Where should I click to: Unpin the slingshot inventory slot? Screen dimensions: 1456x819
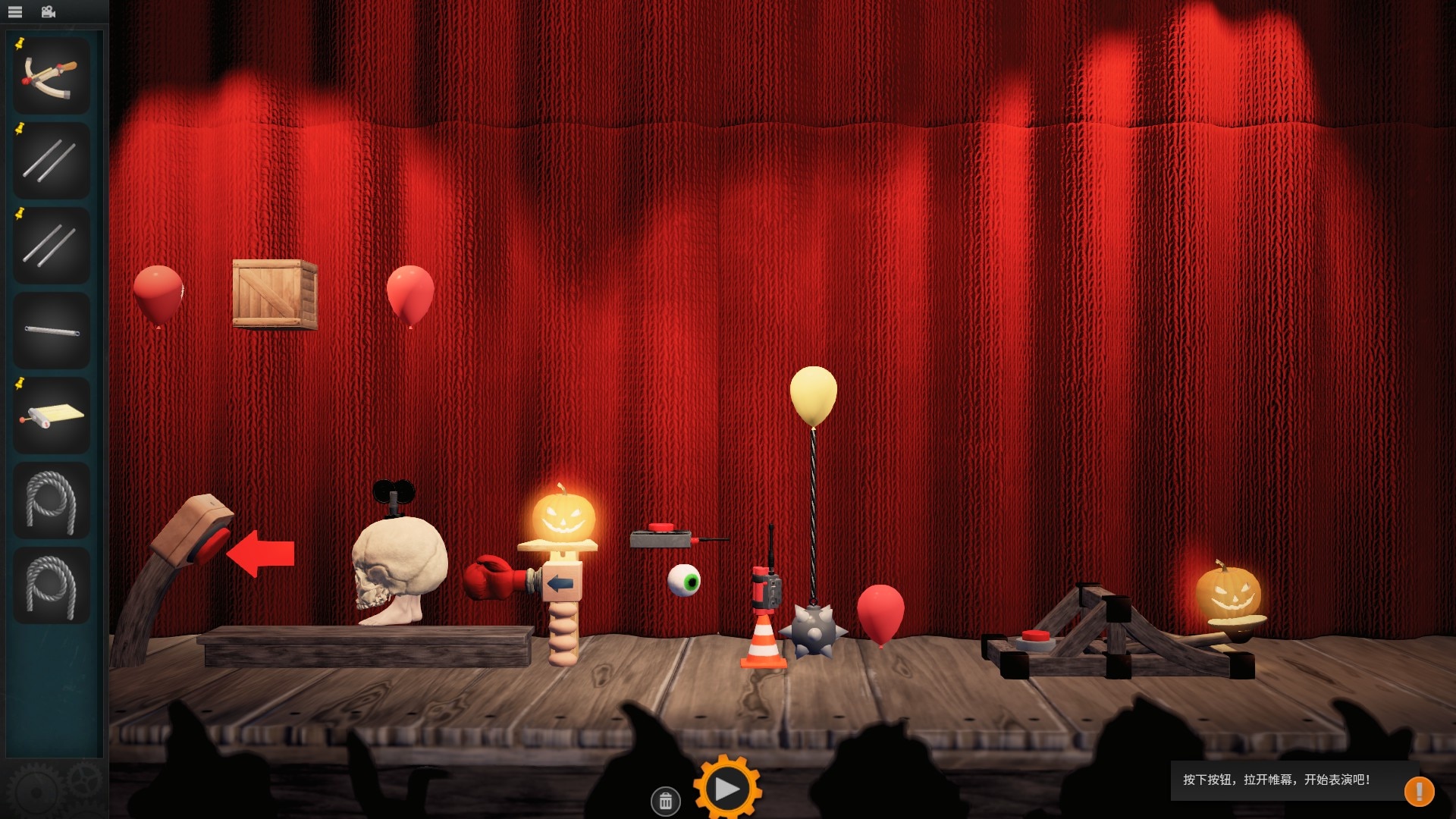tap(20, 42)
